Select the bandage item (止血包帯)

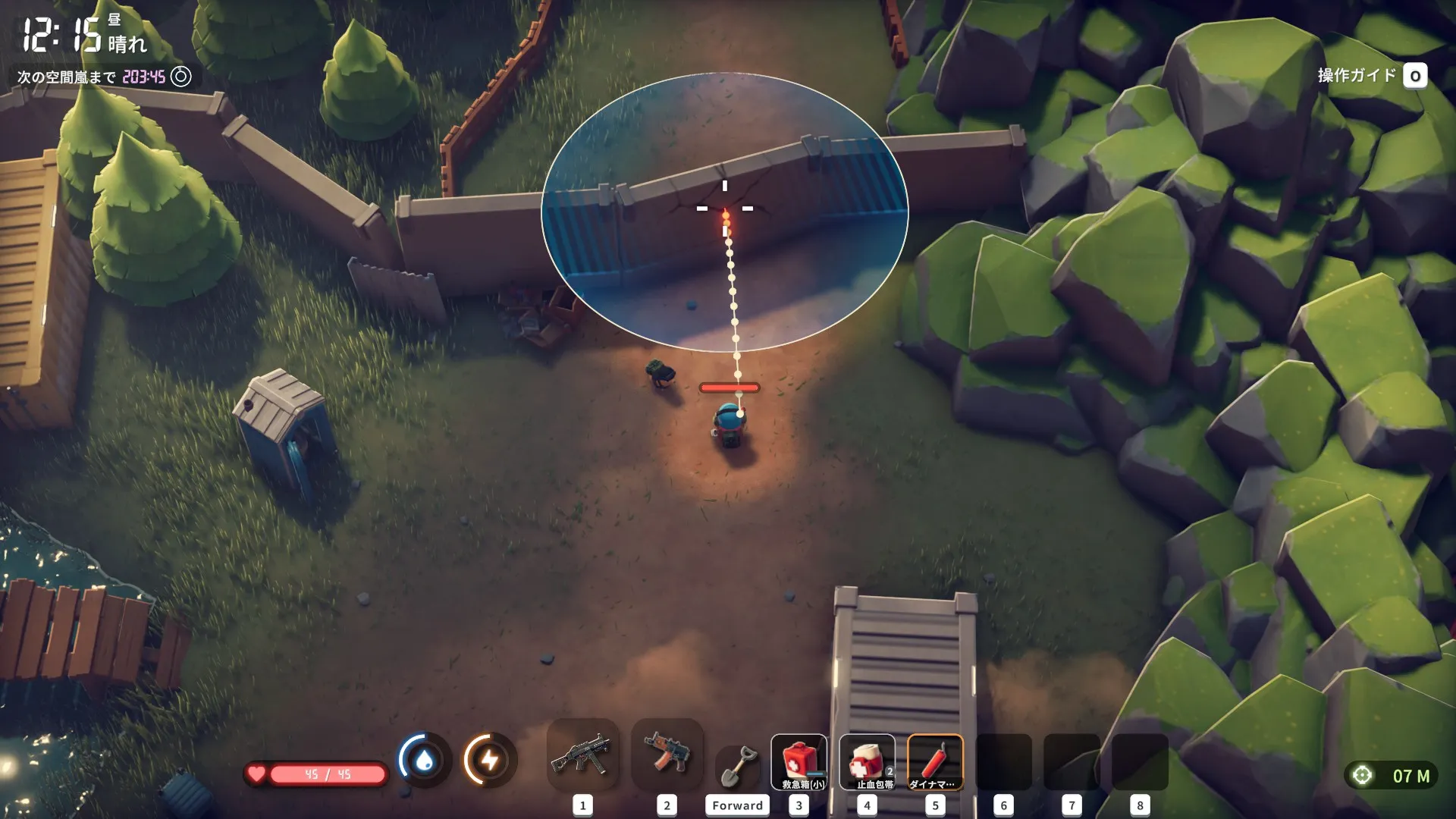click(867, 762)
